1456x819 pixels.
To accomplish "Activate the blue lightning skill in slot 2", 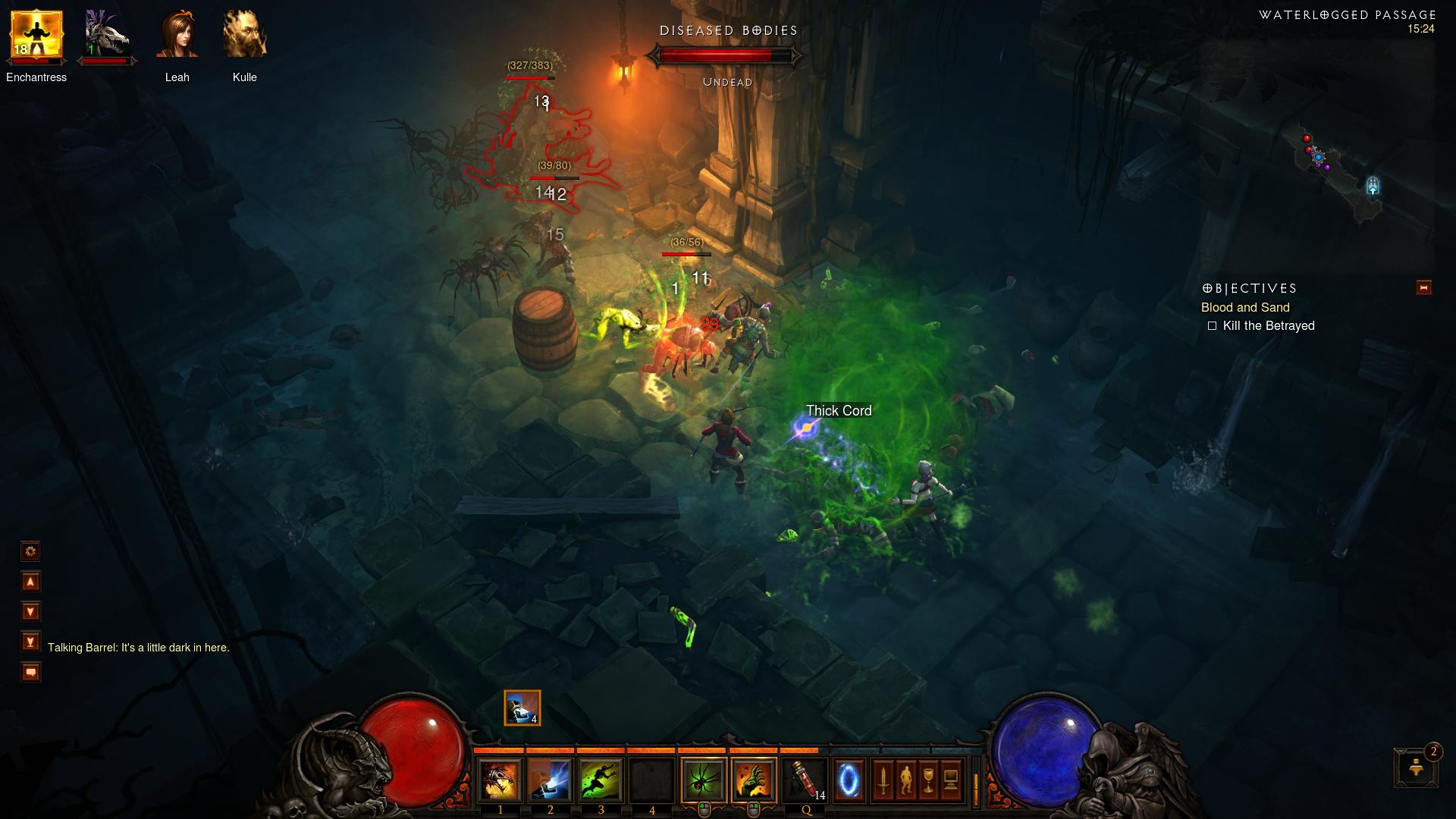I will pos(550,780).
